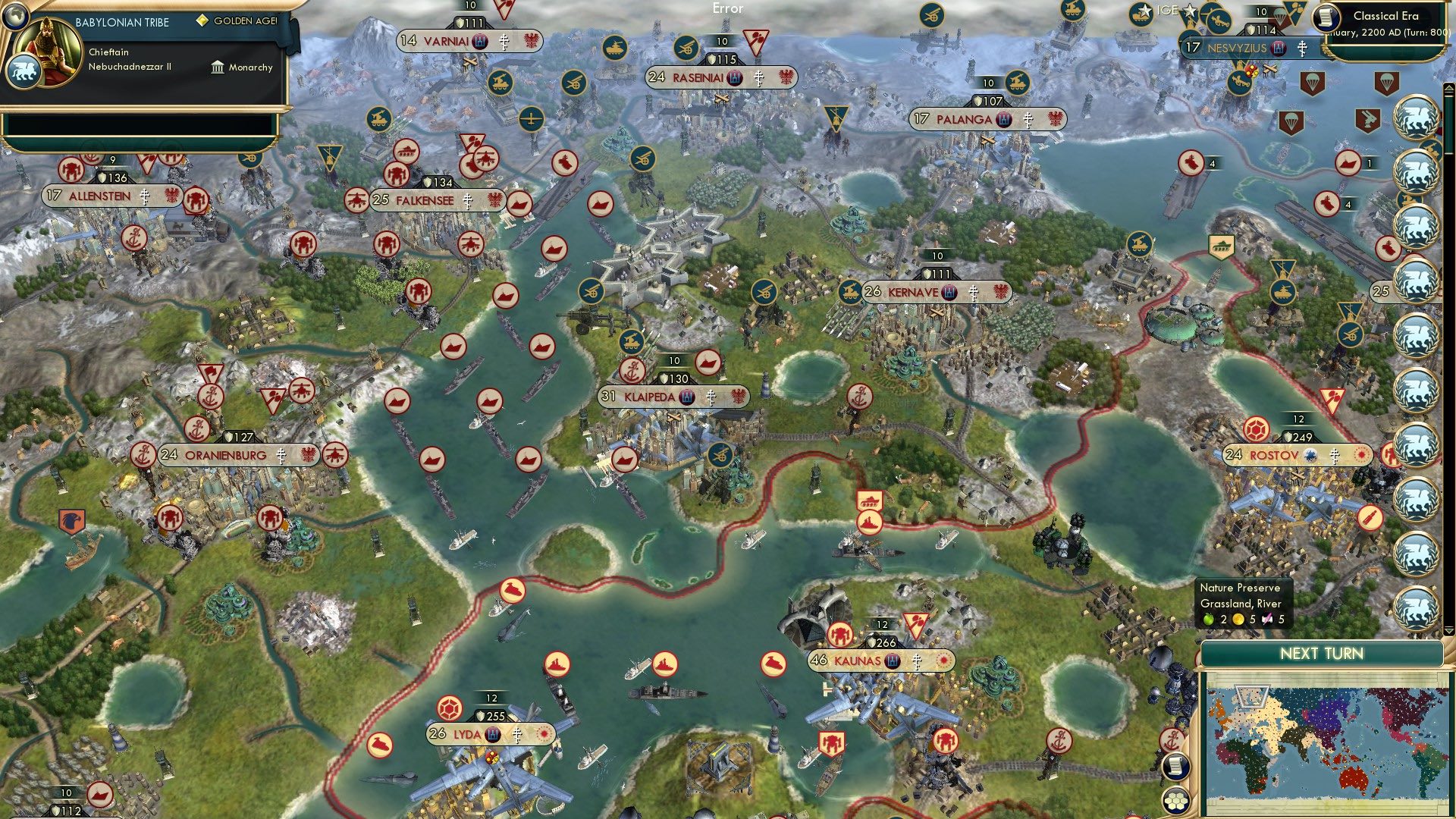Screen dimensions: 1456x819
Task: Select the top lion emblem in the right-side civ list
Action: 1417,117
